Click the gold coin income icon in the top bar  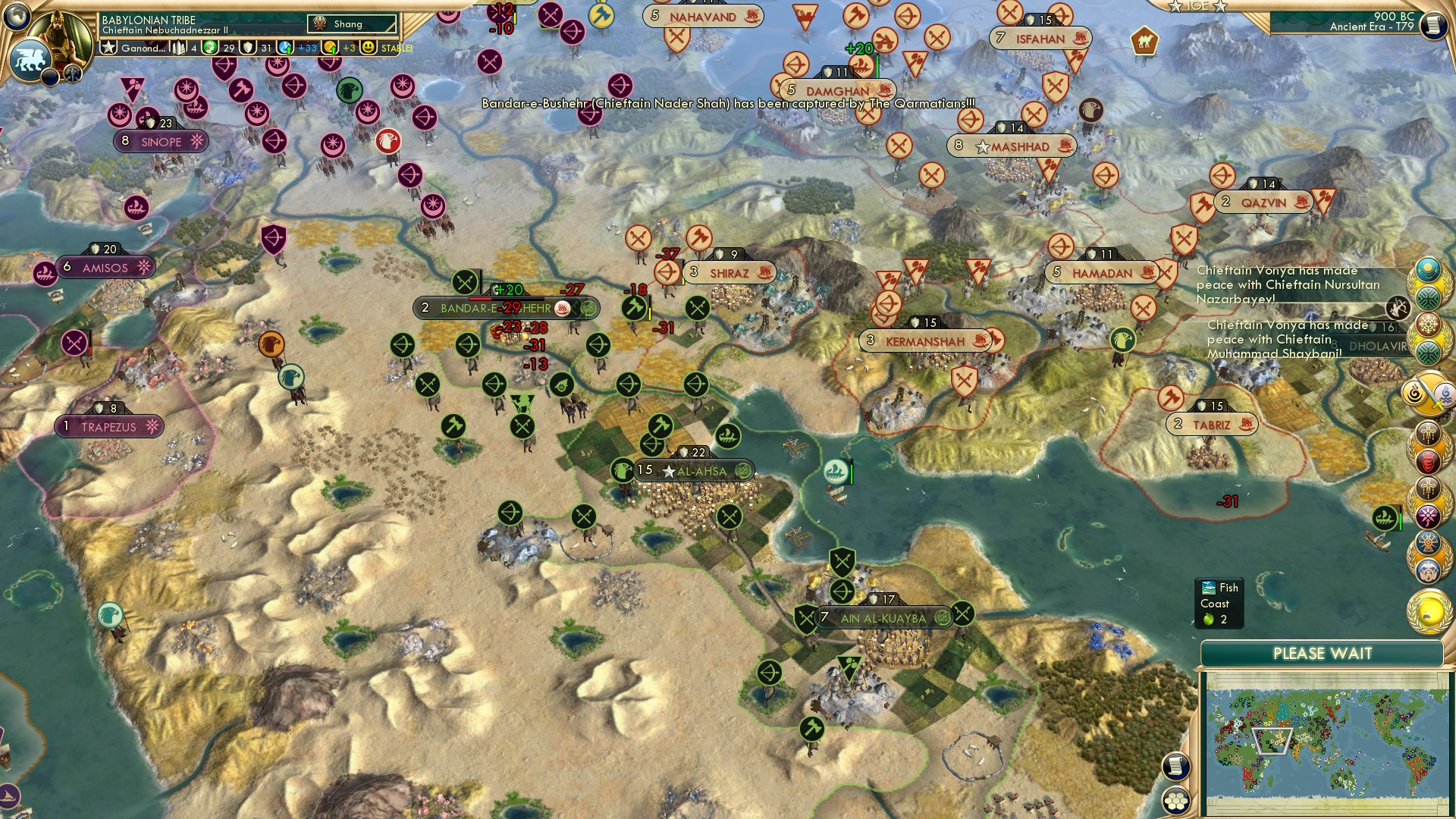[x=331, y=47]
